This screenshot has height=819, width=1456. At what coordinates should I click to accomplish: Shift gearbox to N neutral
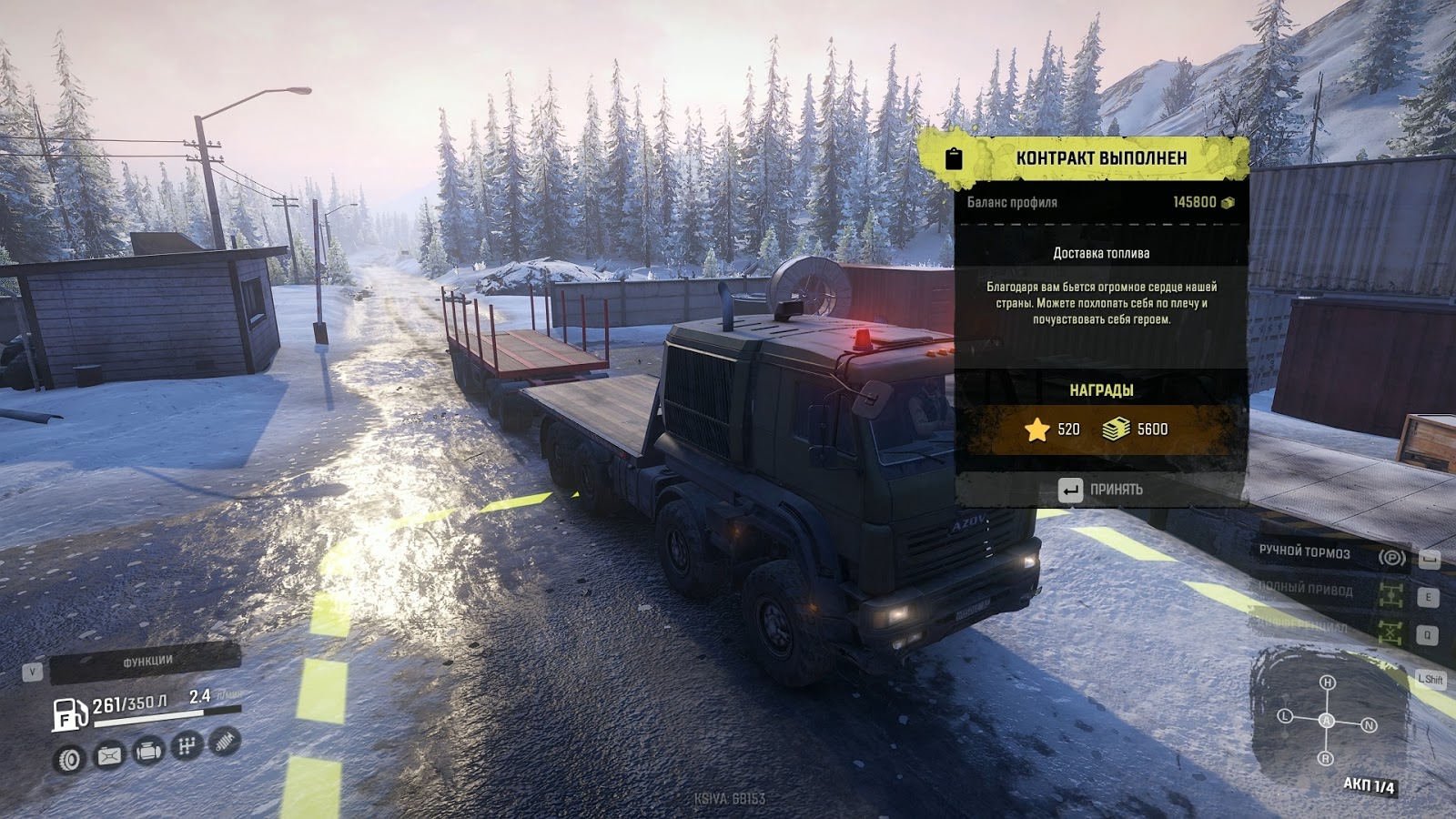[1369, 725]
